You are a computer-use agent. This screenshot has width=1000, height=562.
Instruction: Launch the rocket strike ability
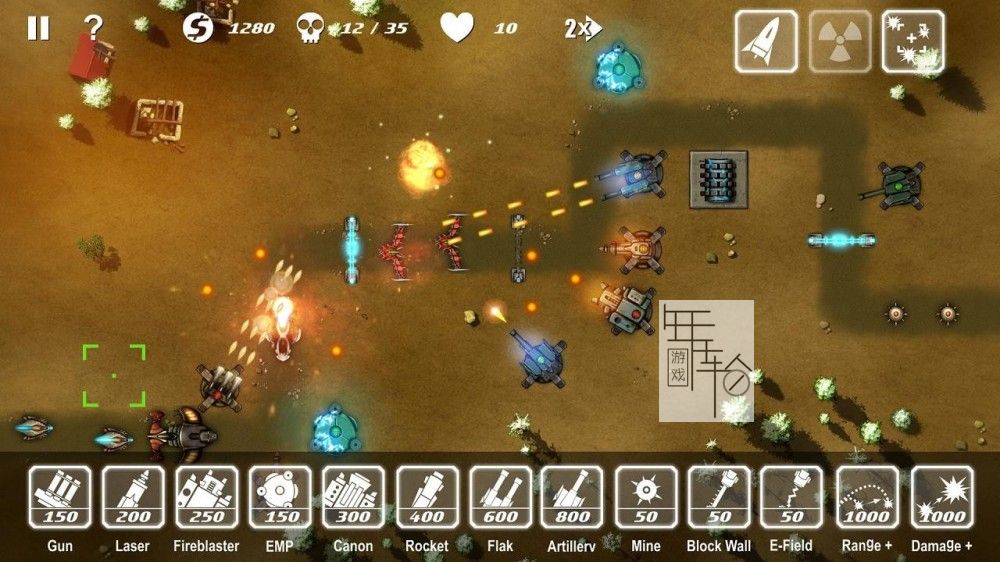point(766,41)
